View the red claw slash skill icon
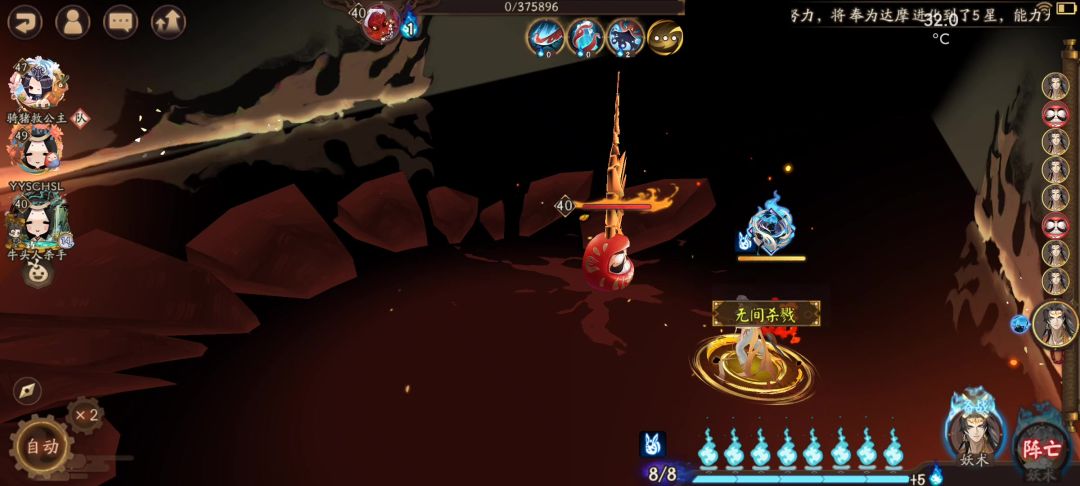 click(545, 37)
